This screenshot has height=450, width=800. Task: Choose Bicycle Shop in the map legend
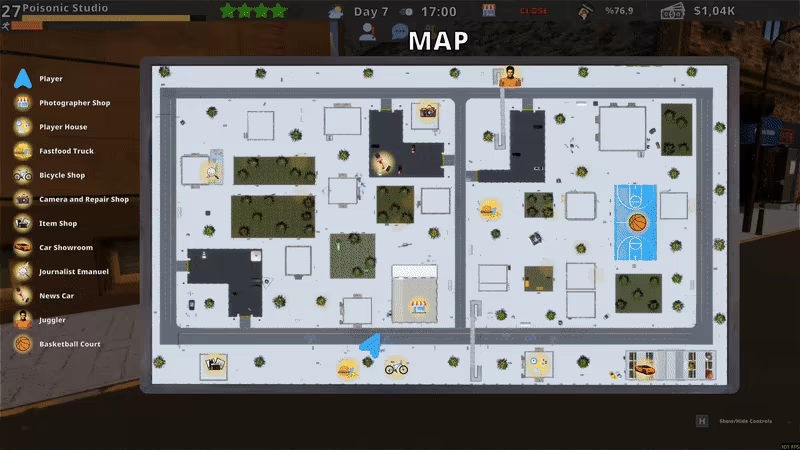point(62,175)
